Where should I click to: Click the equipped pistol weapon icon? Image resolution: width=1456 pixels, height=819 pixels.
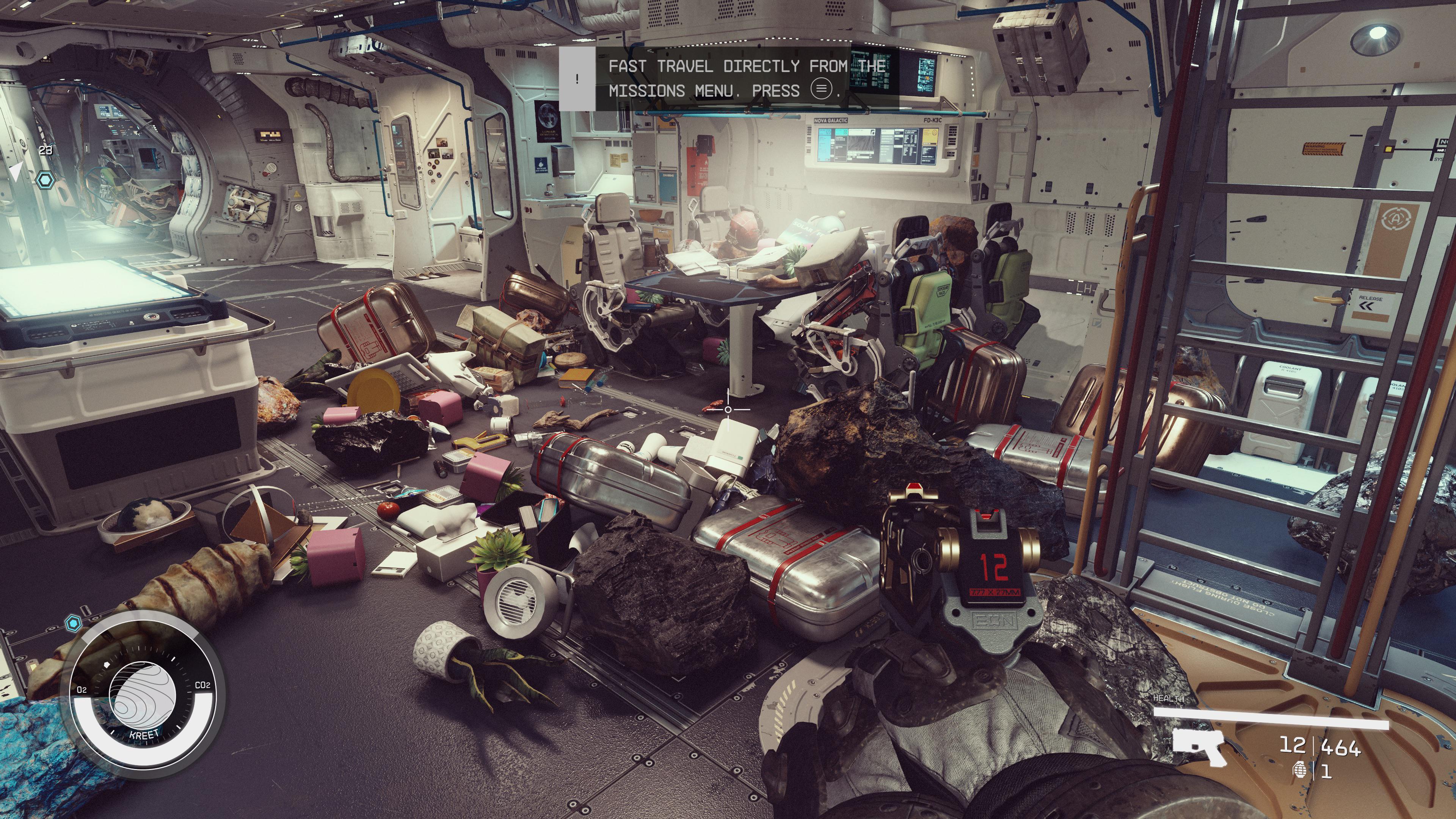(1198, 745)
